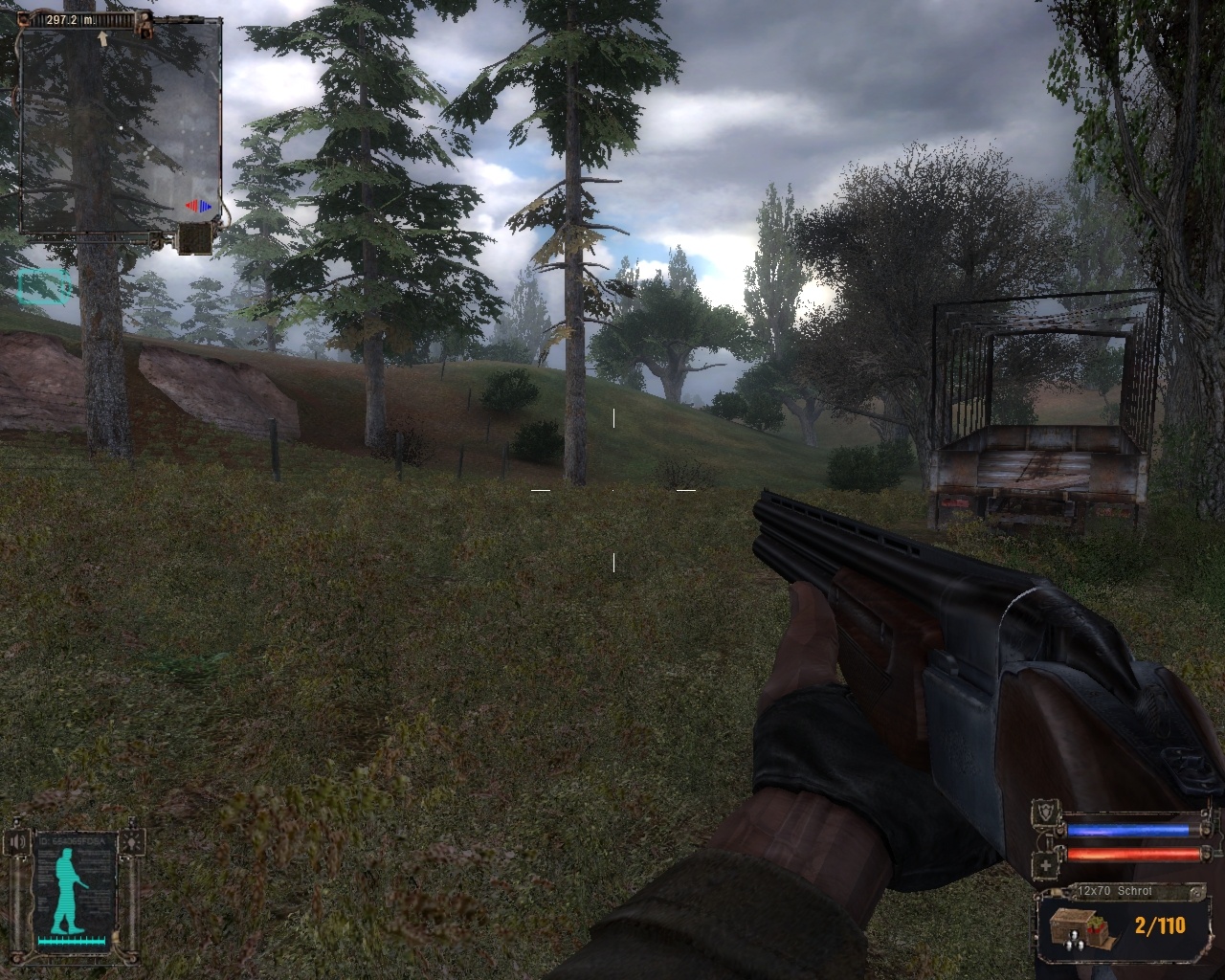Click the minimap panel

coord(121,129)
